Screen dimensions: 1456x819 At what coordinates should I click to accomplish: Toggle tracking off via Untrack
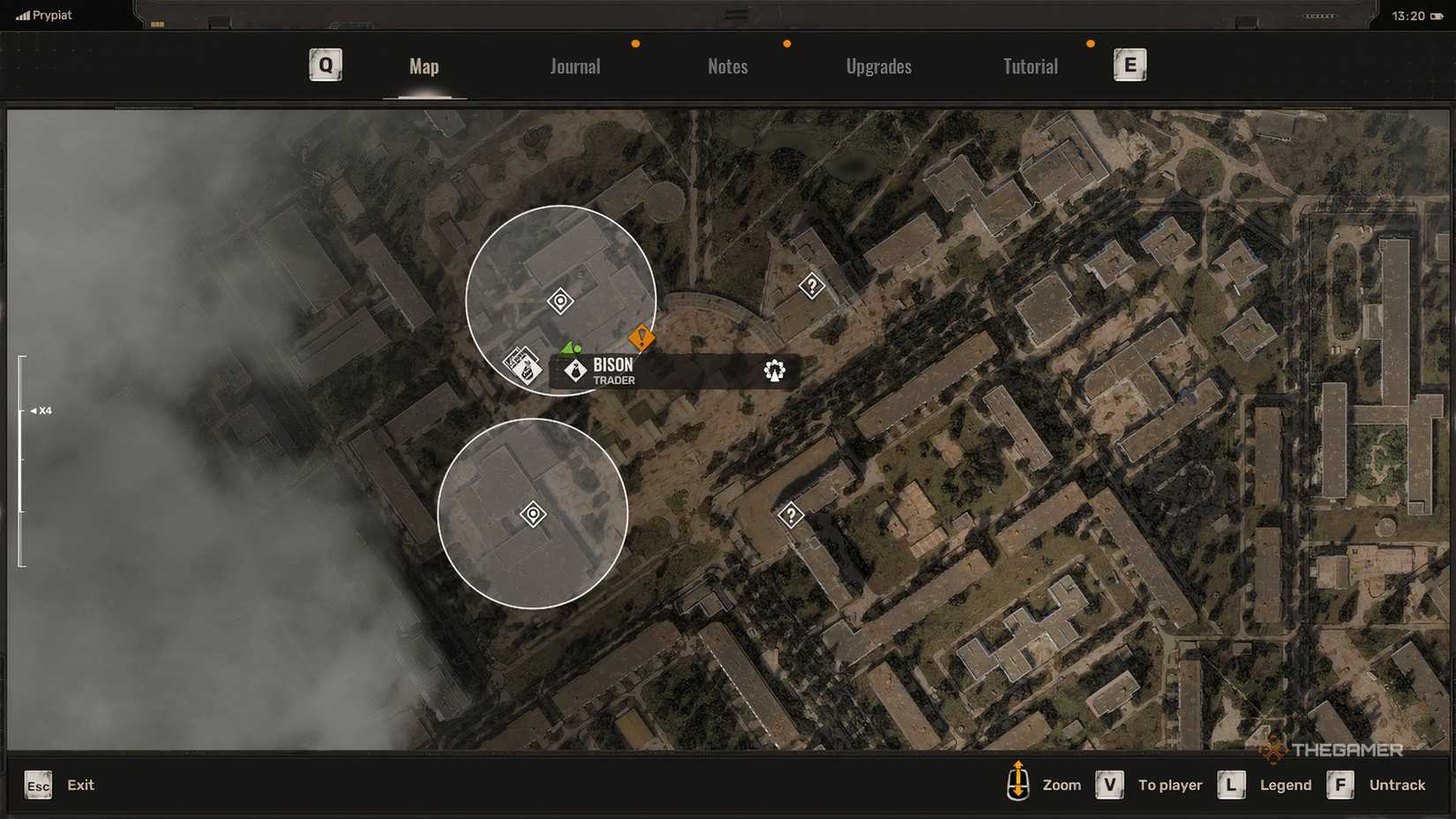(1397, 785)
